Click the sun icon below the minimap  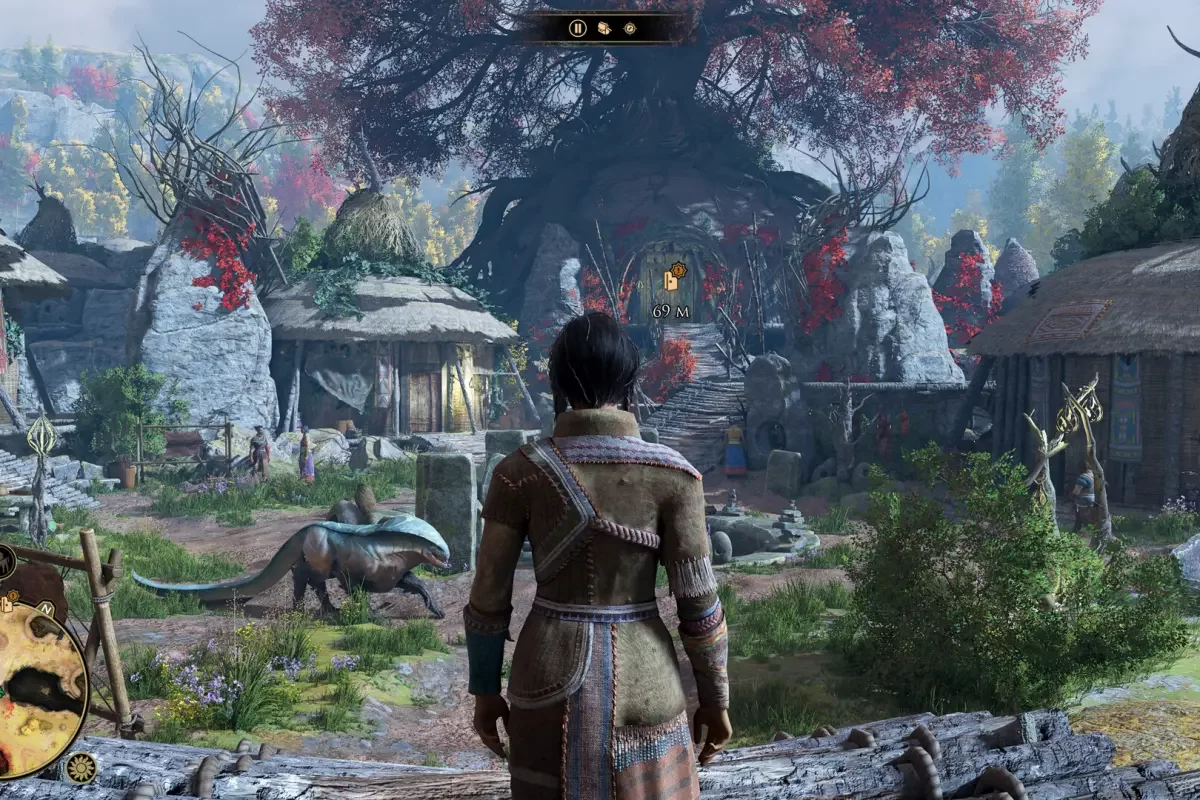(79, 767)
